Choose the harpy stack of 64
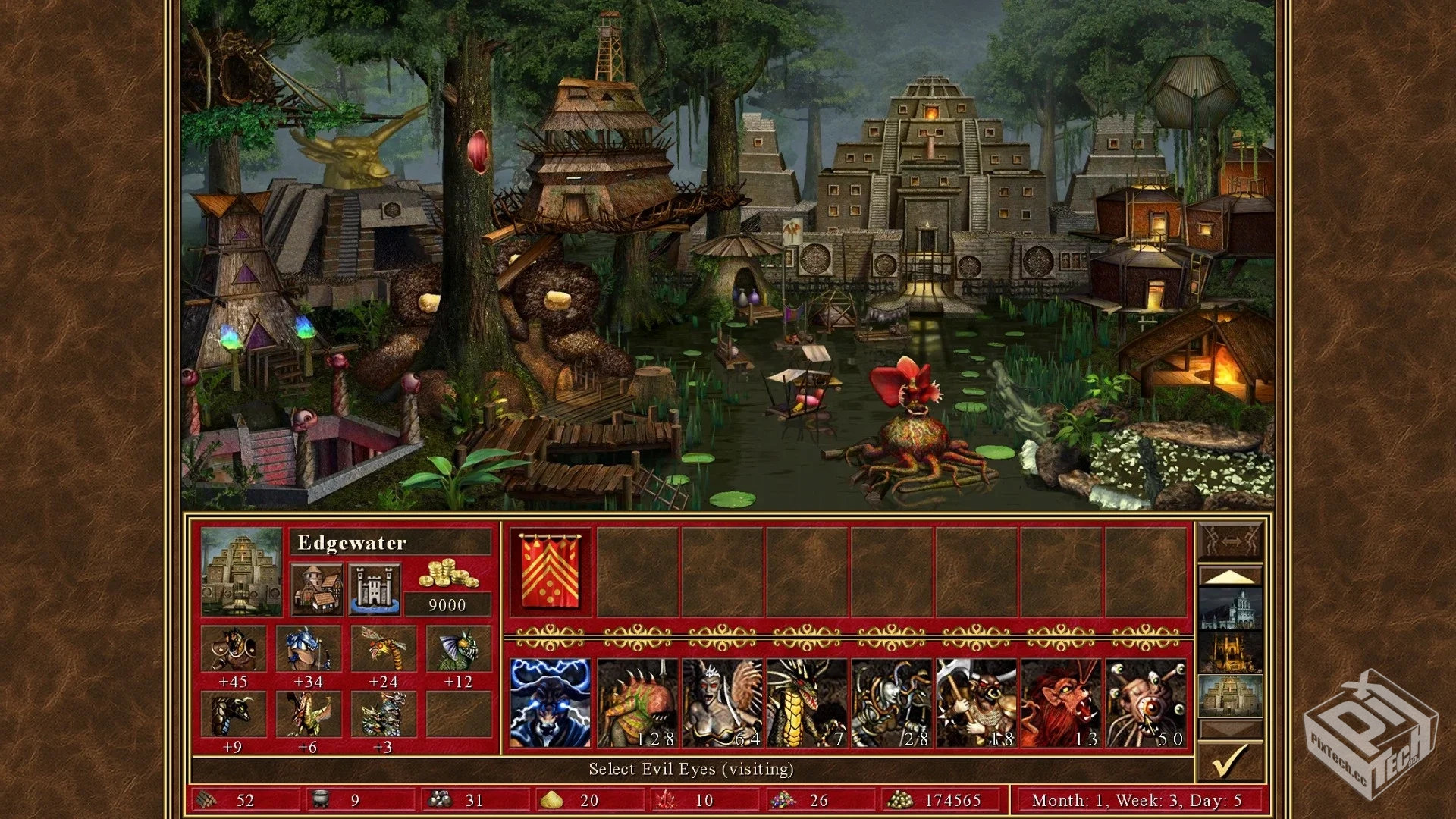This screenshot has height=819, width=1456. click(722, 703)
